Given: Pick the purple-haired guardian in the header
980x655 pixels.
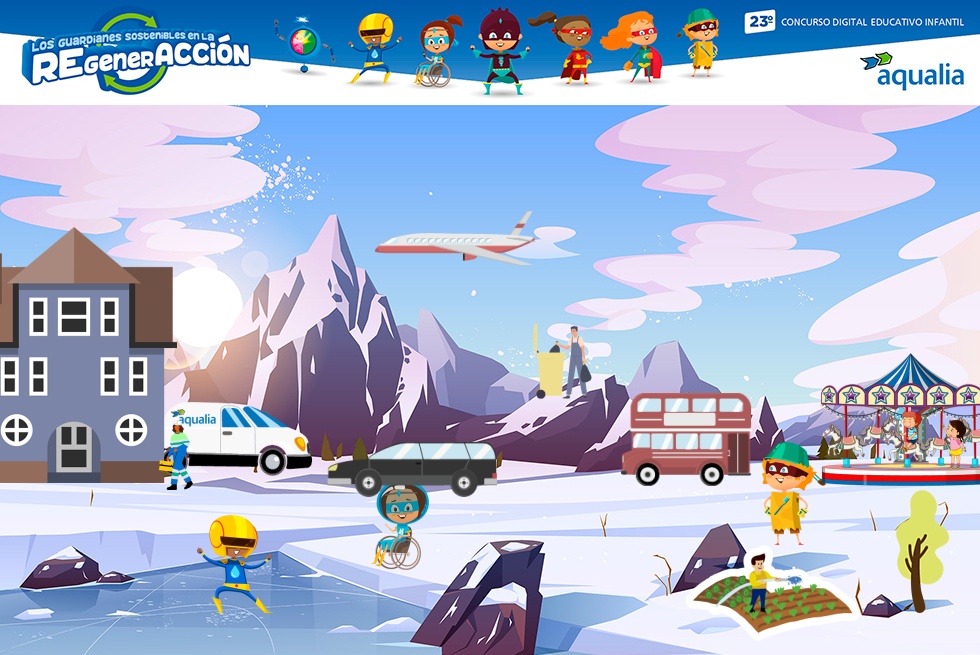Looking at the screenshot, I should pyautogui.click(x=497, y=52).
